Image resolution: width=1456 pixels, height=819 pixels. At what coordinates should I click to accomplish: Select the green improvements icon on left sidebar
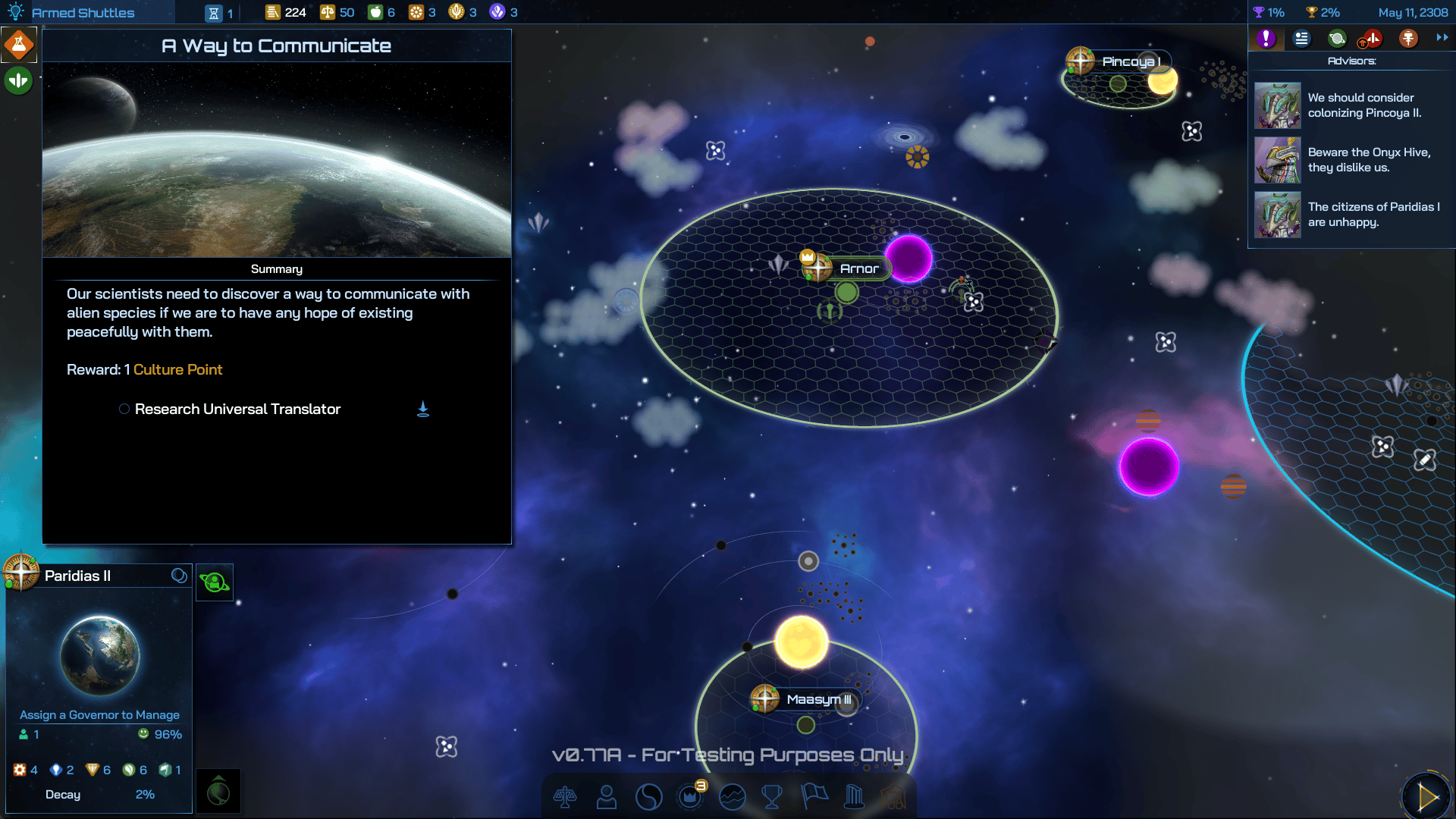(x=17, y=80)
